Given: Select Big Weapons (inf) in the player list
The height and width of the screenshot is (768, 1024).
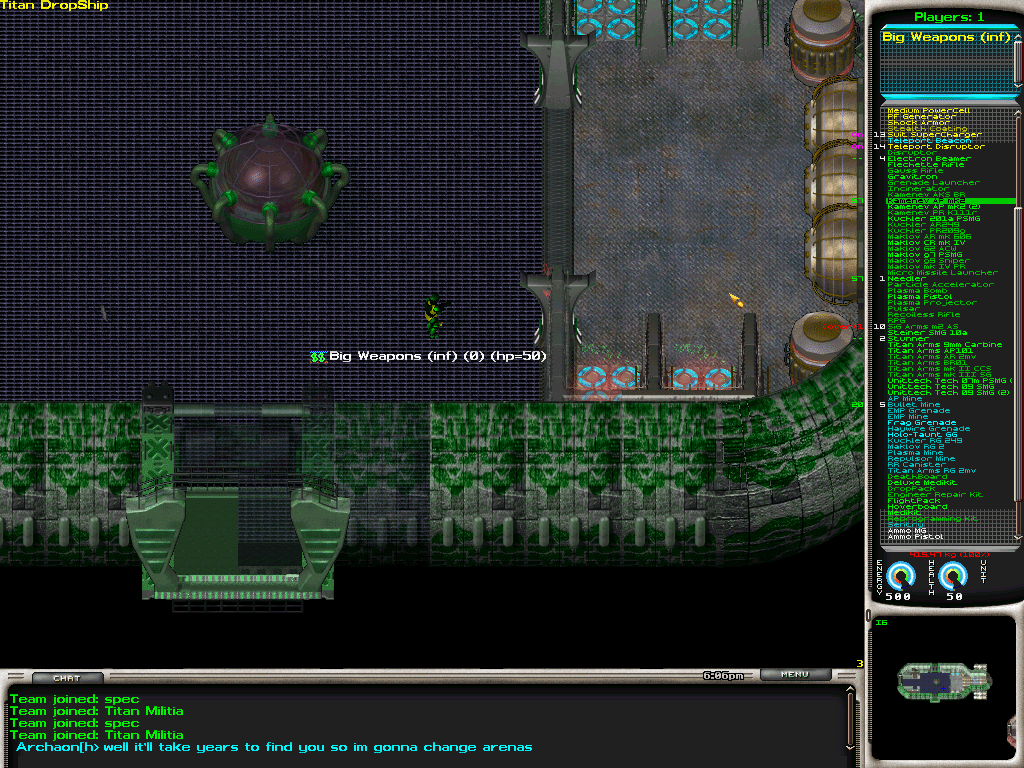Looking at the screenshot, I should 946,37.
